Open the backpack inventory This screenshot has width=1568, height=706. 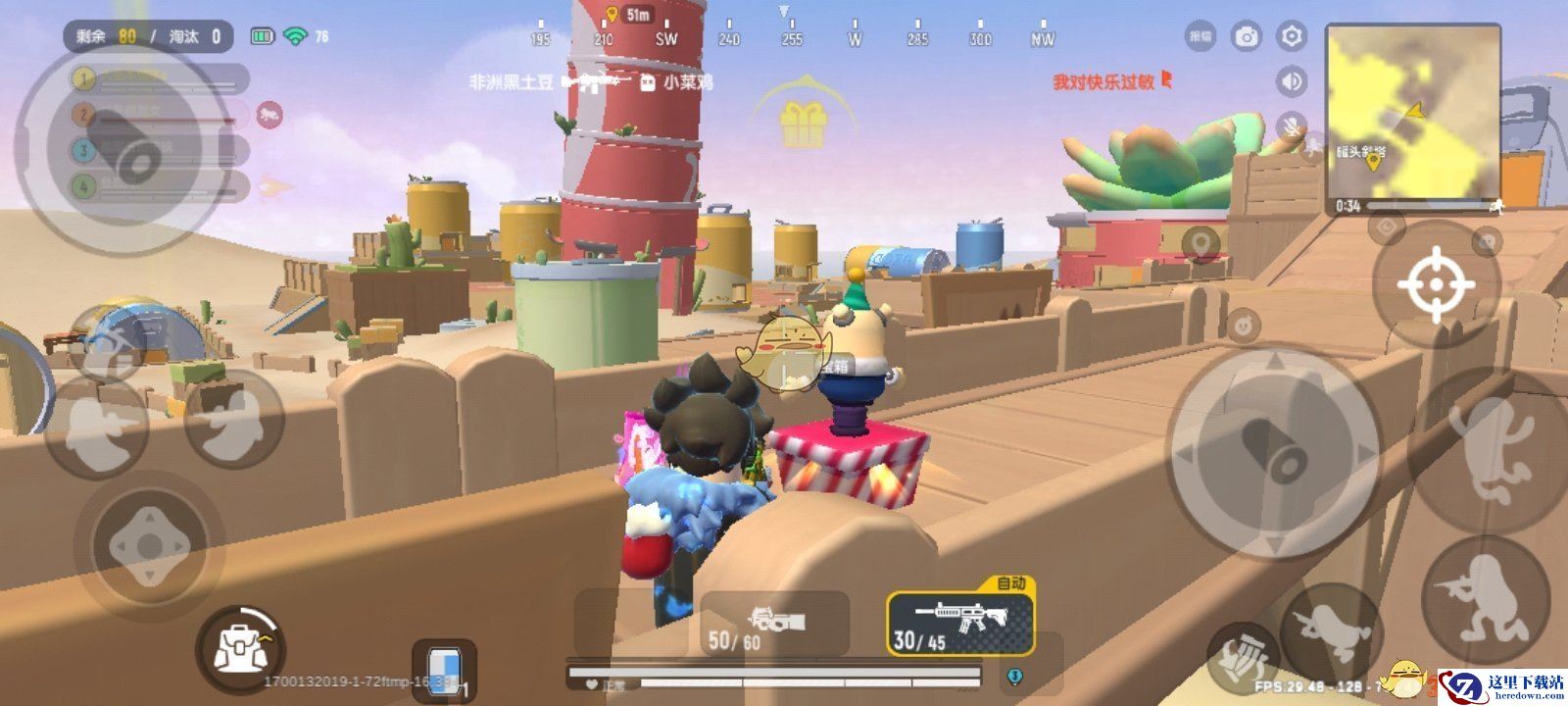point(240,648)
